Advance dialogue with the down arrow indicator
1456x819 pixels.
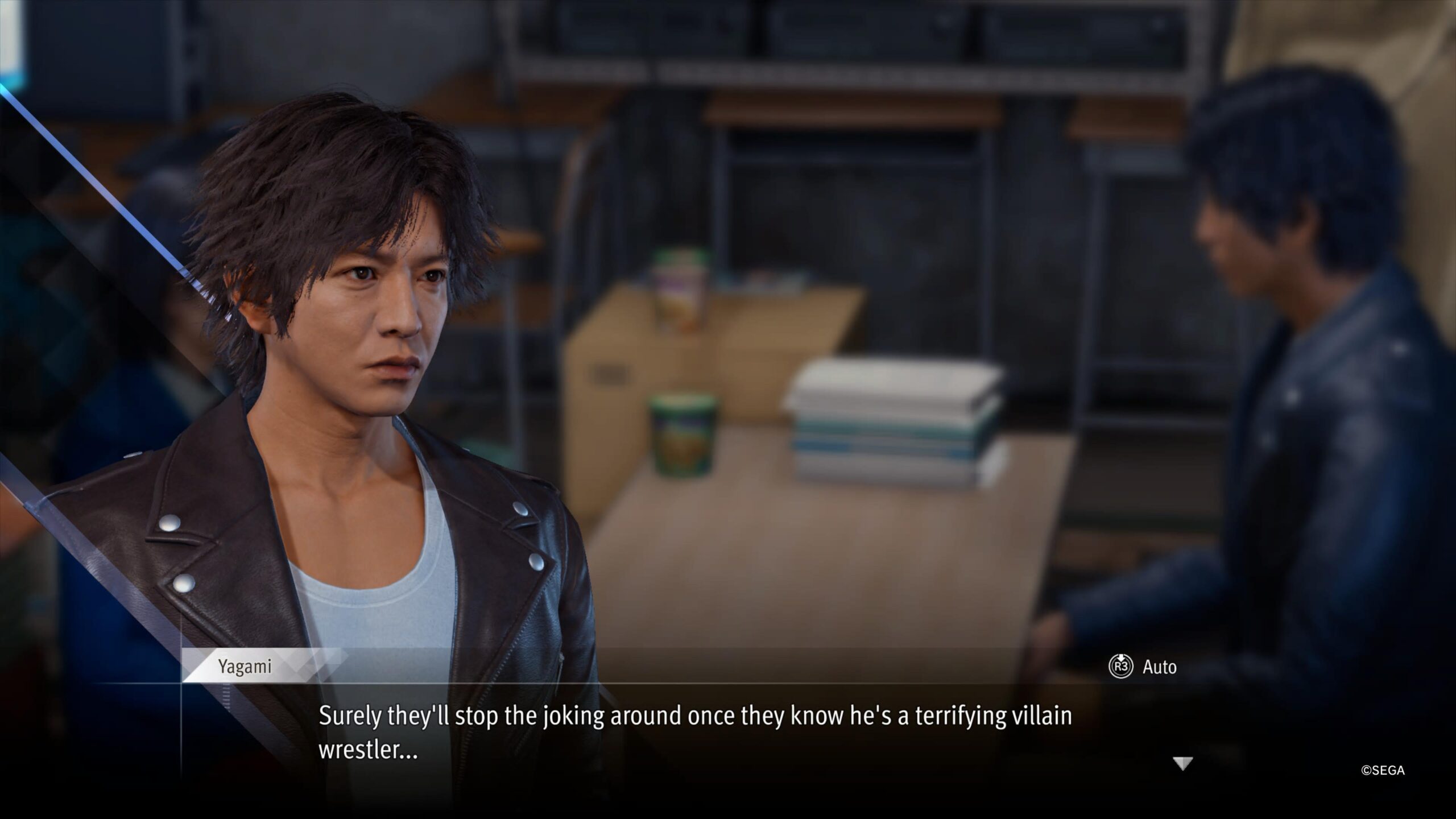tap(1182, 764)
